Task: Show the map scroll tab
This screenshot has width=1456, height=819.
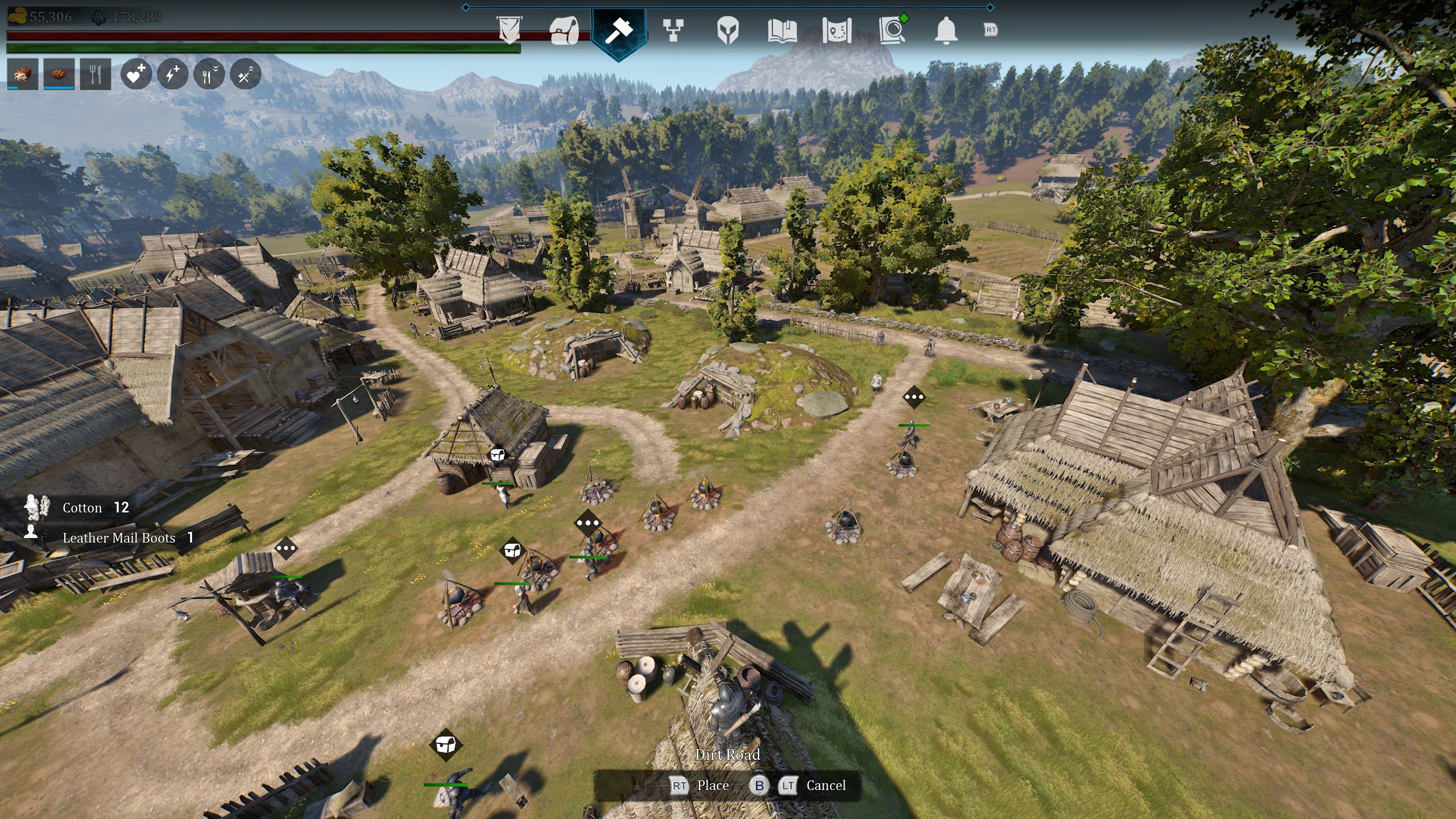Action: [x=837, y=30]
